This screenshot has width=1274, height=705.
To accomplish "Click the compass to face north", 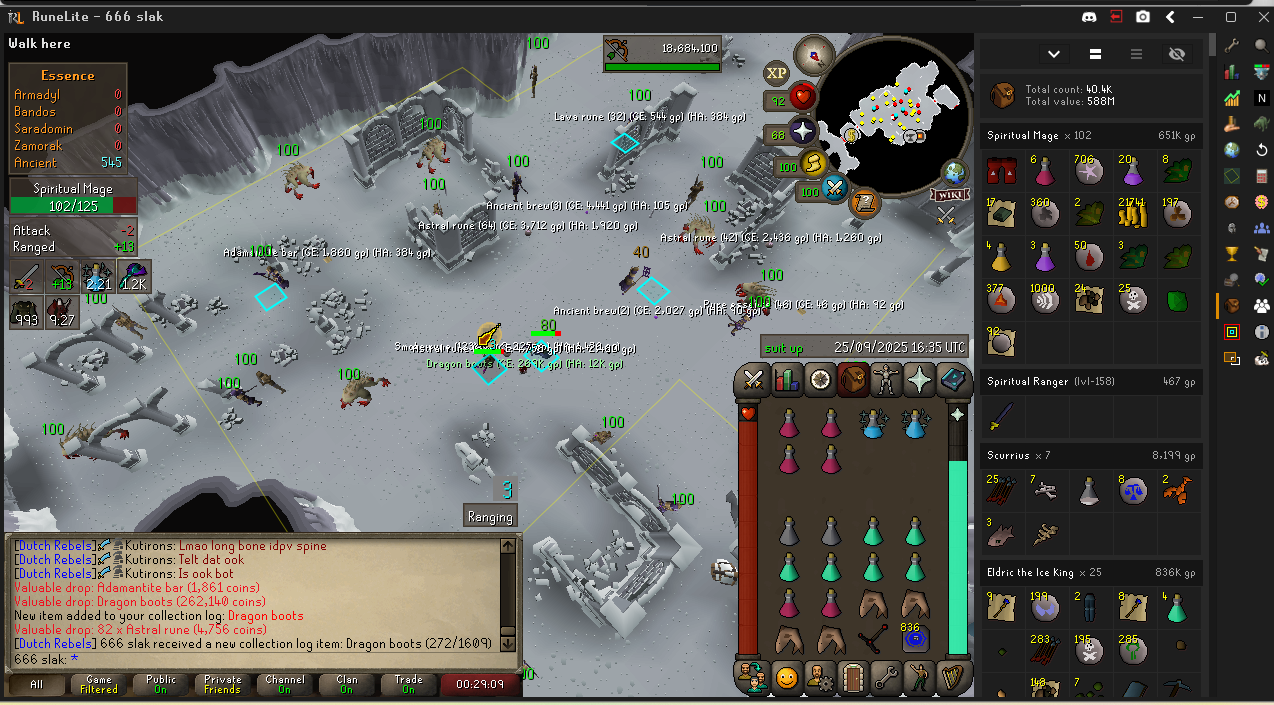I will pos(814,55).
